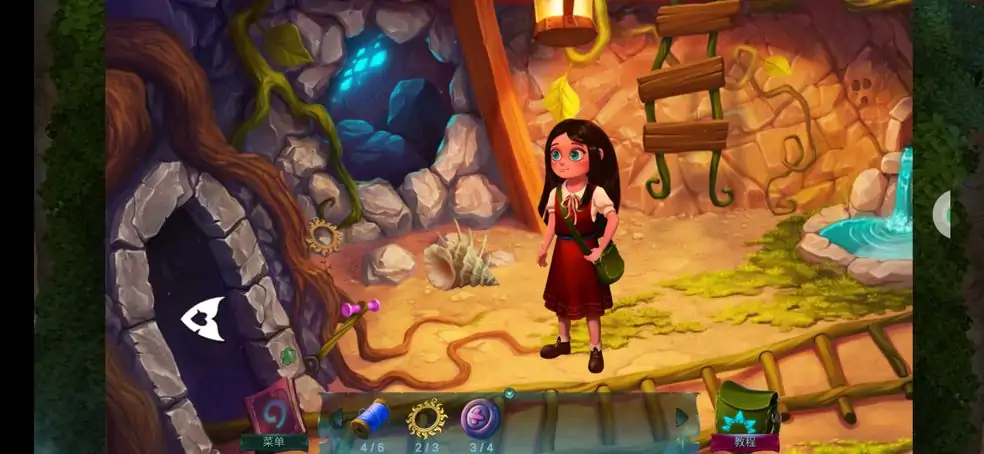Open the 菜单 menu book
The image size is (984, 454).
(274, 412)
